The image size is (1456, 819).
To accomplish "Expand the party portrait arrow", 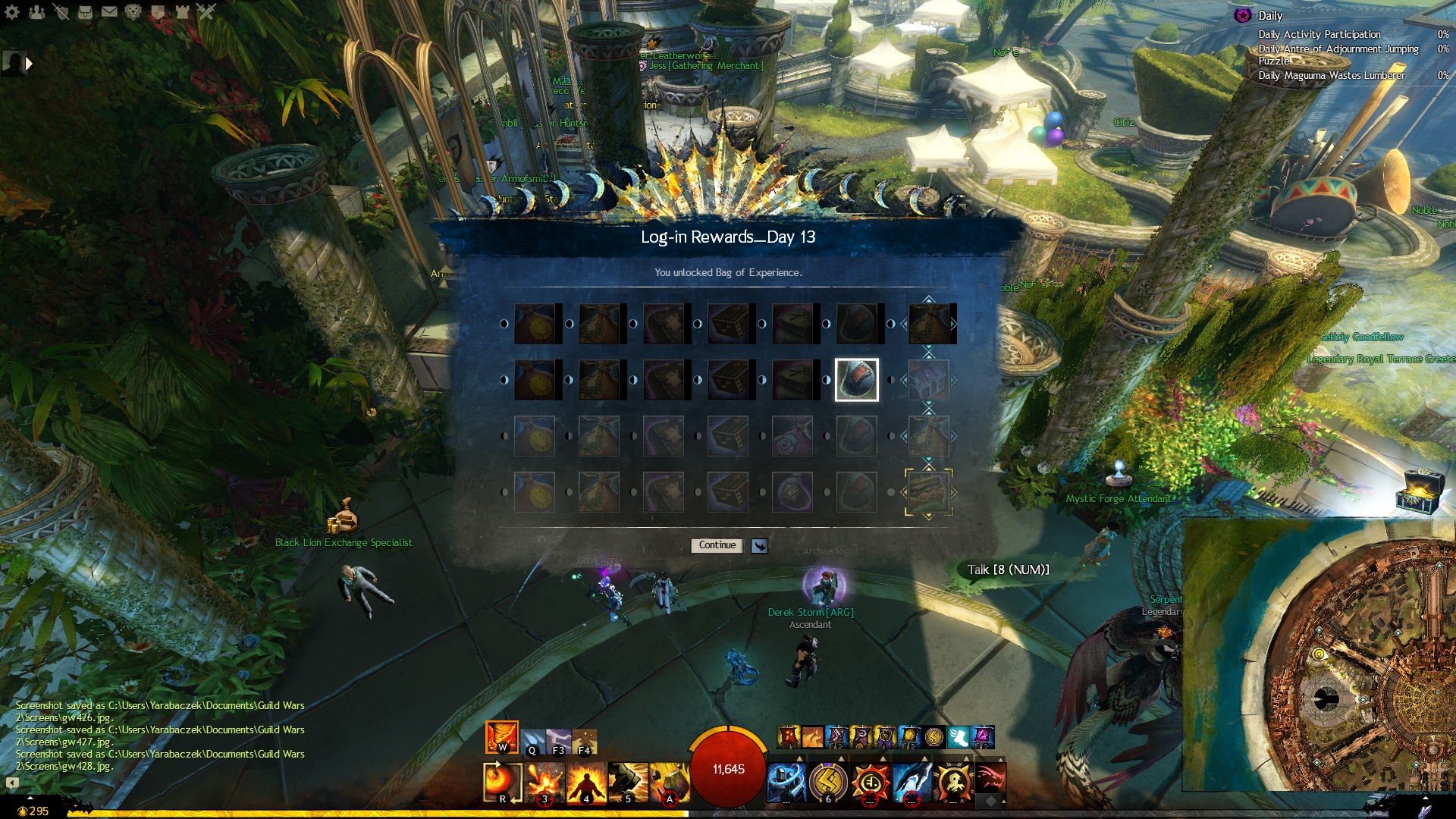I will tap(29, 64).
